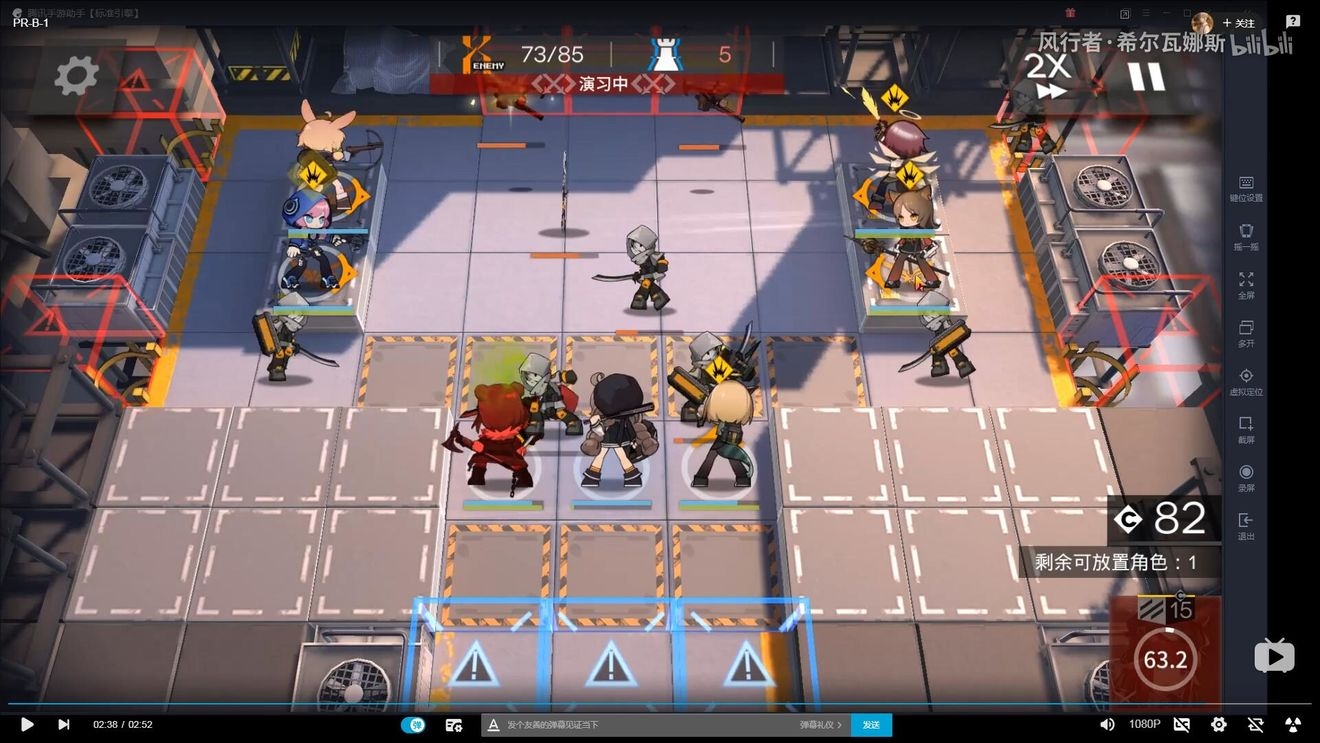The width and height of the screenshot is (1320, 743).
Task: Toggle the danmaku switch off
Action: point(413,724)
